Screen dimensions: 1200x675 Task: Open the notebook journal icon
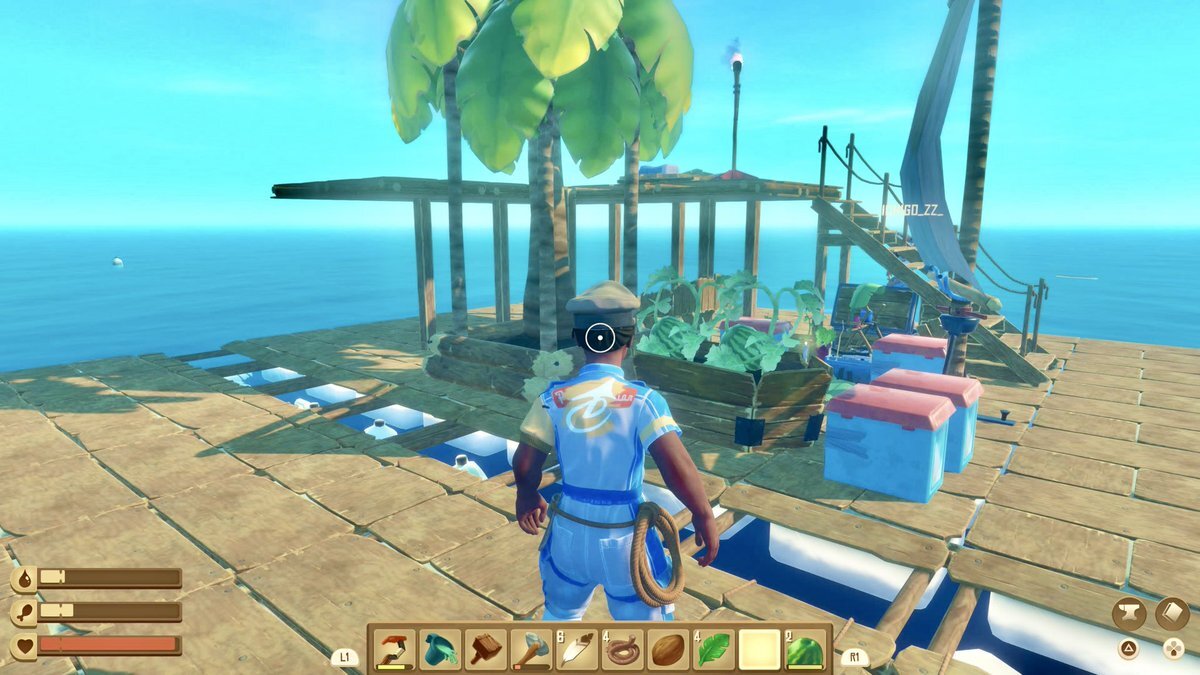point(1172,613)
